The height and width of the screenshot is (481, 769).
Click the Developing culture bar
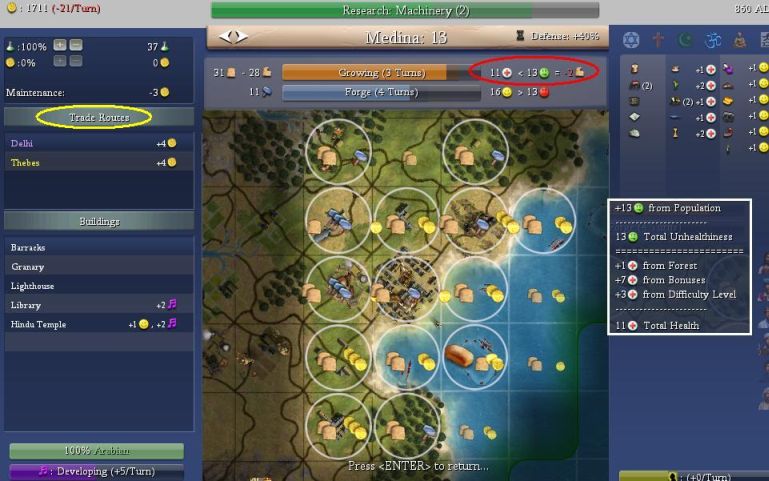pyautogui.click(x=96, y=471)
